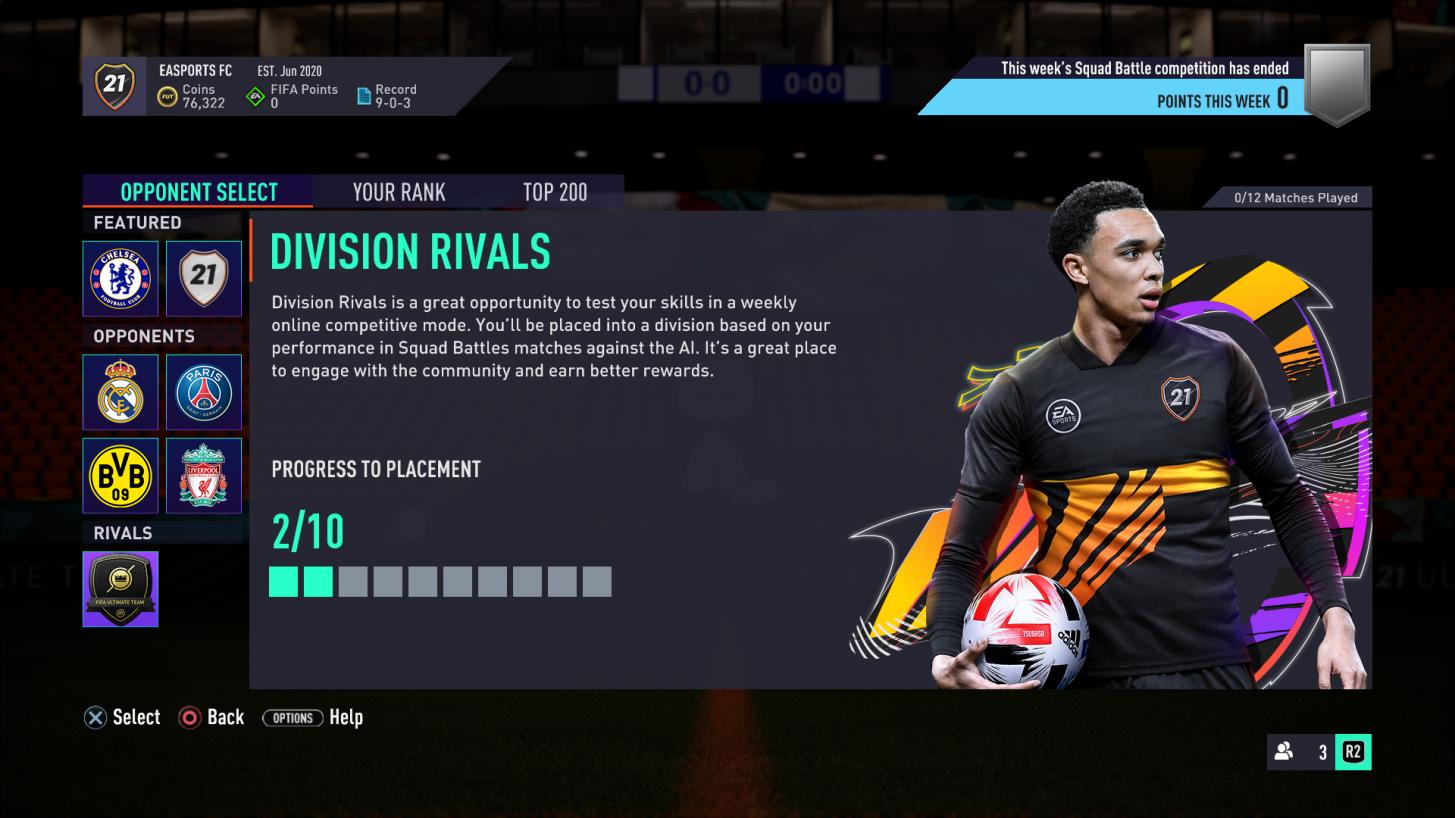Click the FUT 21 featured badge
Viewport: 1455px width, 818px height.
[x=204, y=278]
